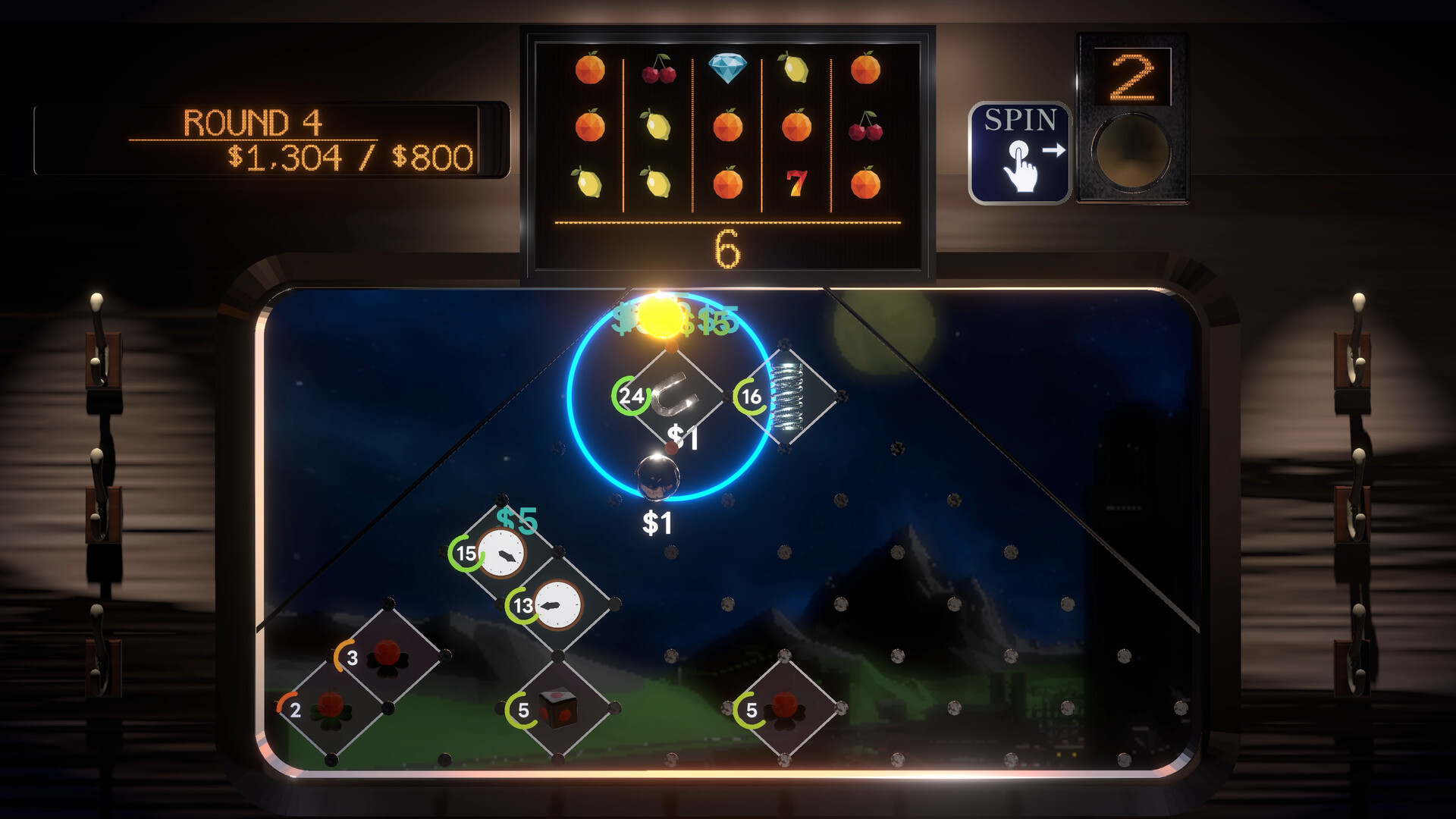Click the clock charm with 13 charges
1456x819 pixels.
tap(559, 607)
